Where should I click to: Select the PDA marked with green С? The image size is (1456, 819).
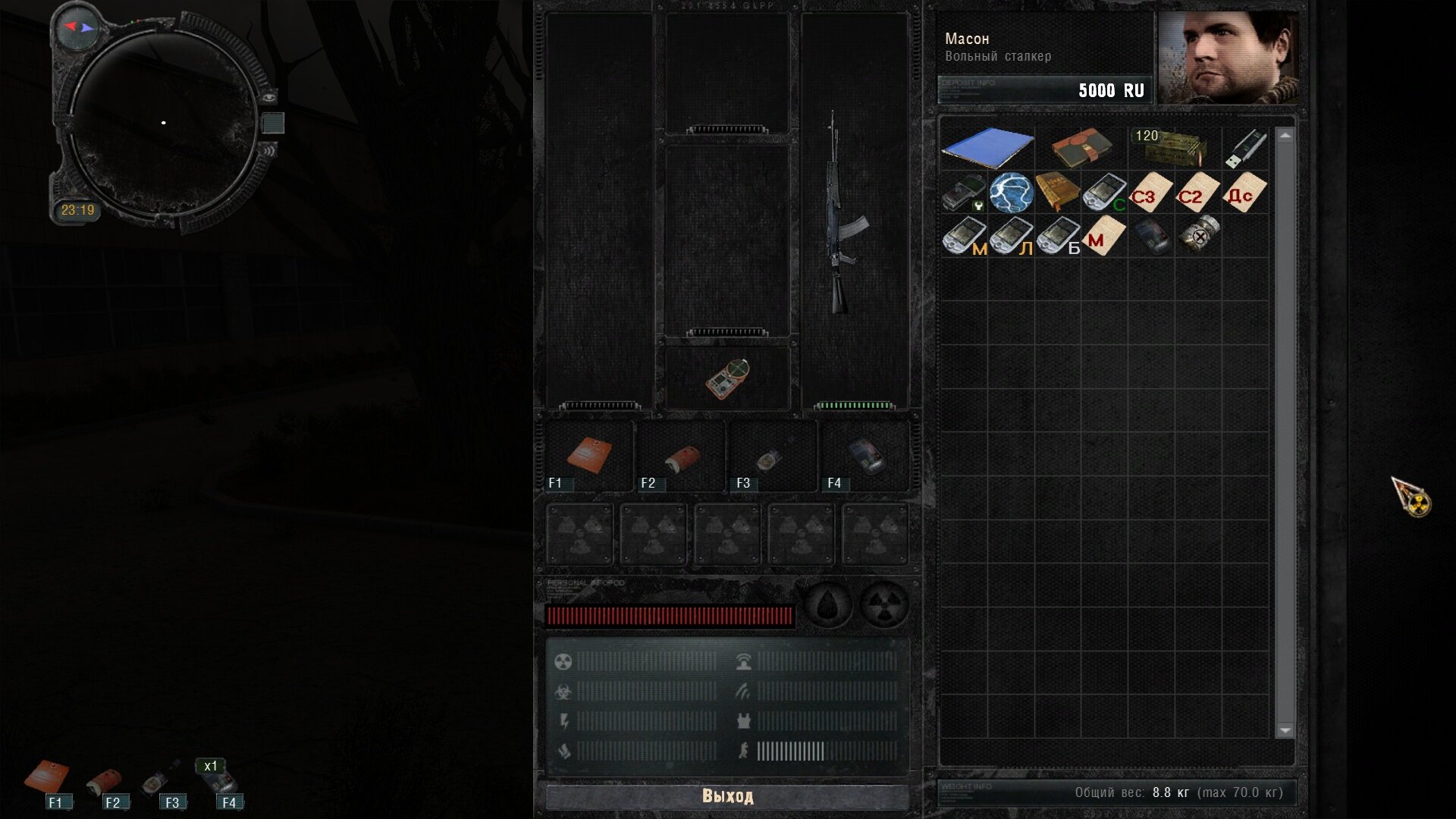coord(1104,192)
